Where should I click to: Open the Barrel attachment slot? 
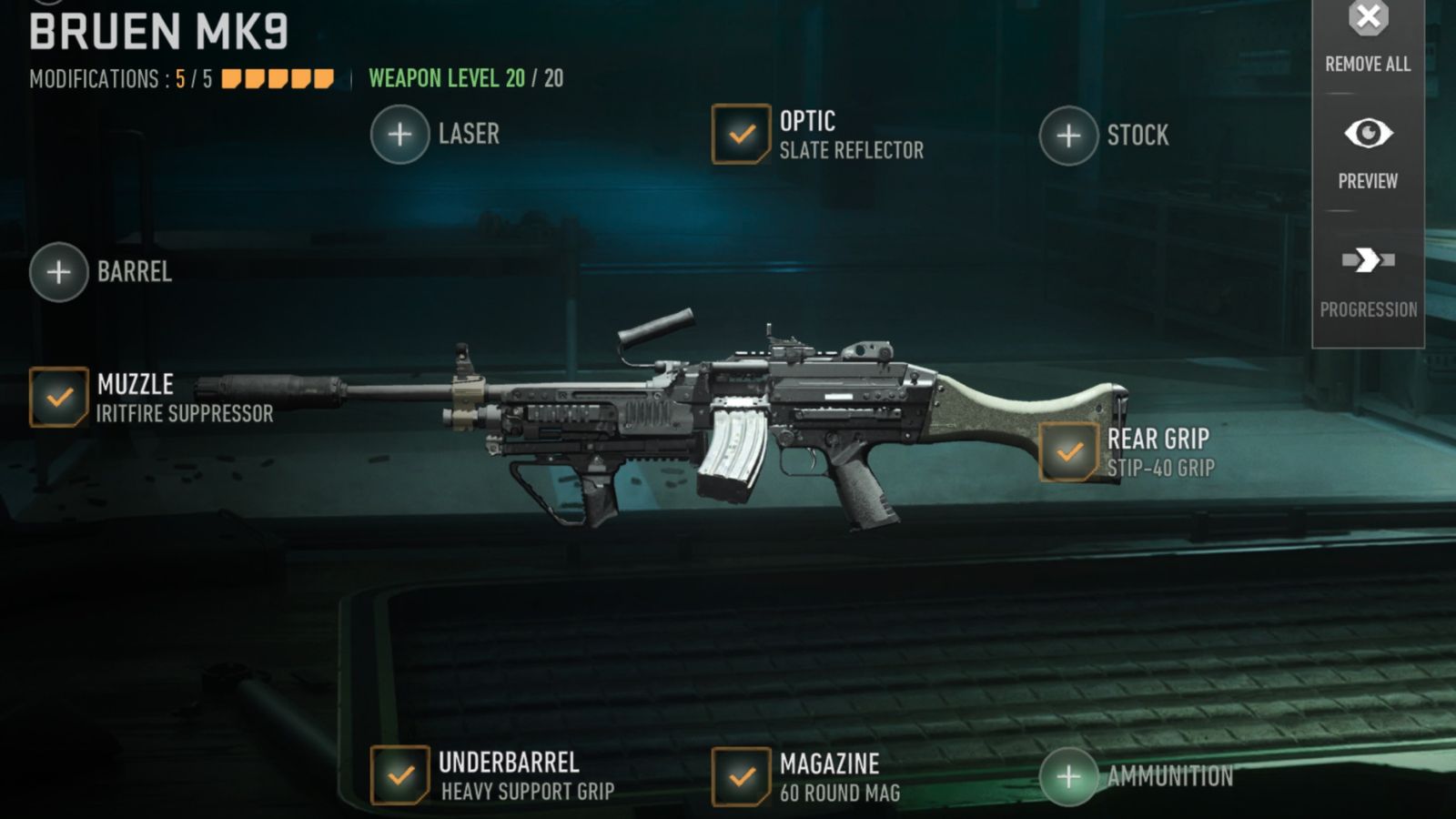click(x=57, y=270)
